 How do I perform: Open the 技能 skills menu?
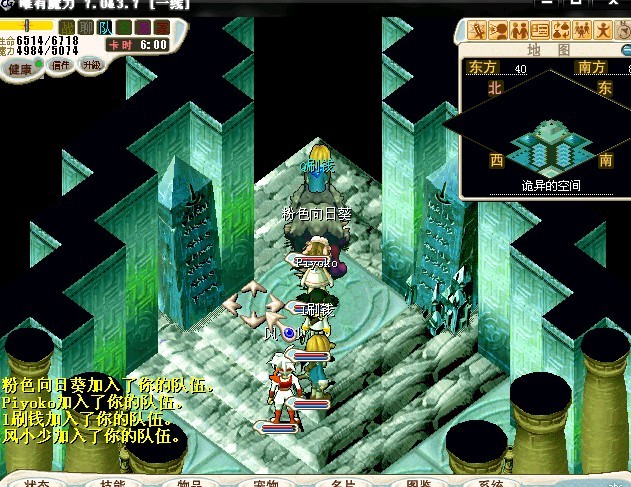pyautogui.click(x=112, y=482)
